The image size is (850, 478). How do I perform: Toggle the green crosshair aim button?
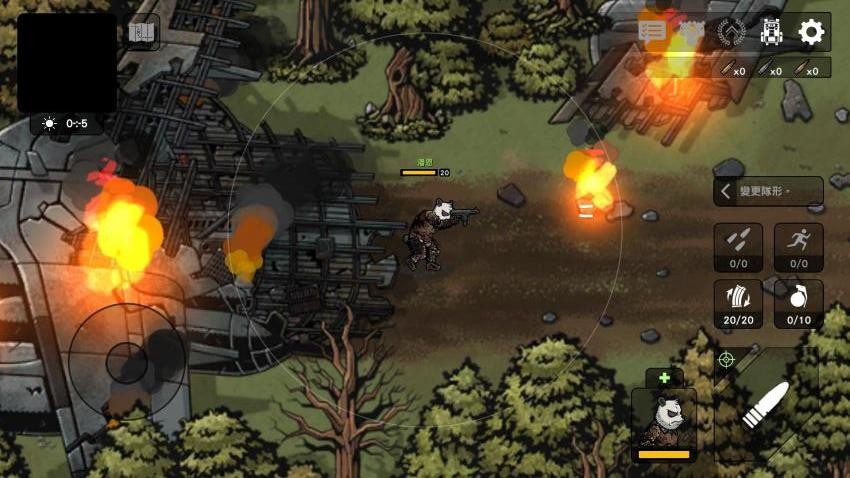coord(726,359)
